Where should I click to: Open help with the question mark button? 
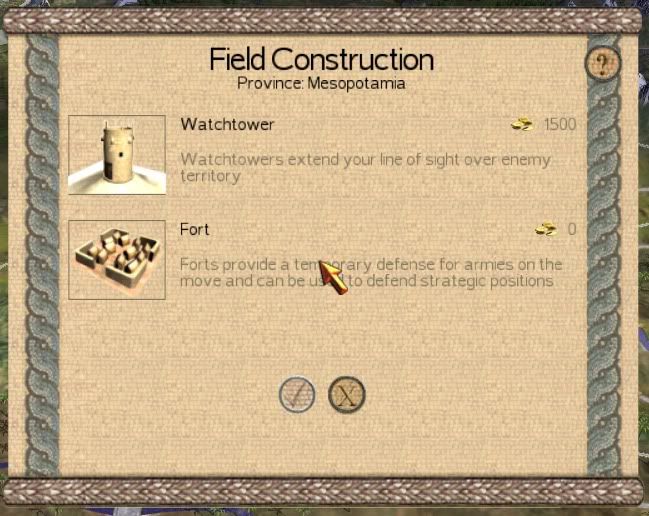click(602, 65)
